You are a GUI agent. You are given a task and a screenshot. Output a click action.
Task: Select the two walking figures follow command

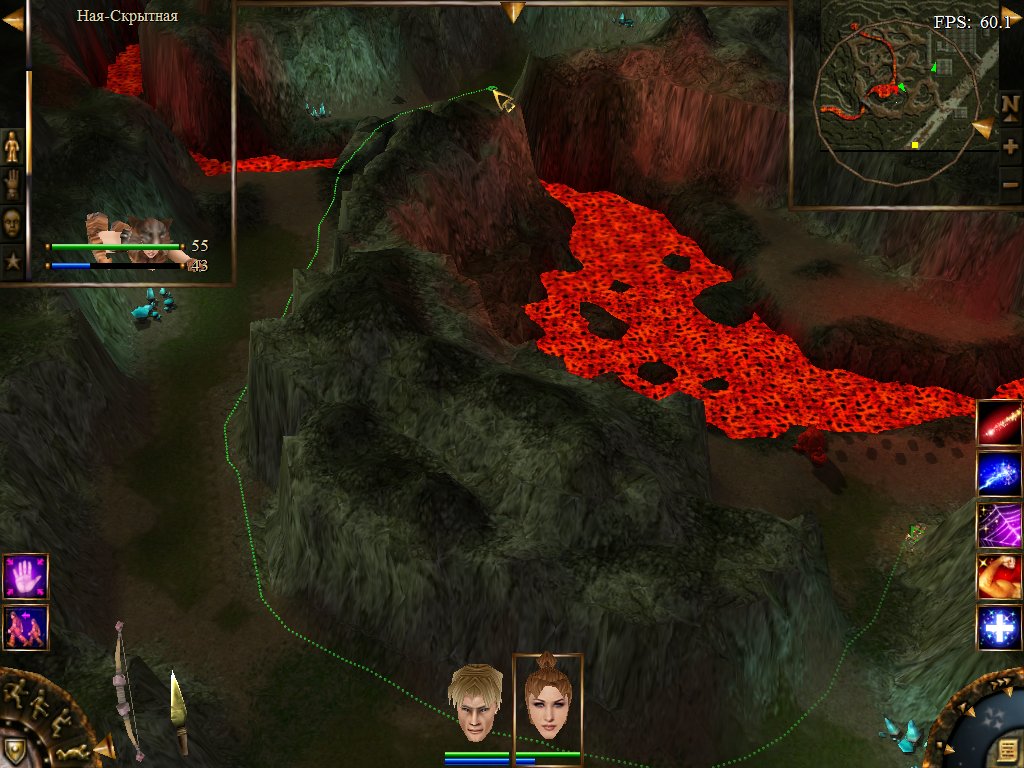(x=25, y=627)
